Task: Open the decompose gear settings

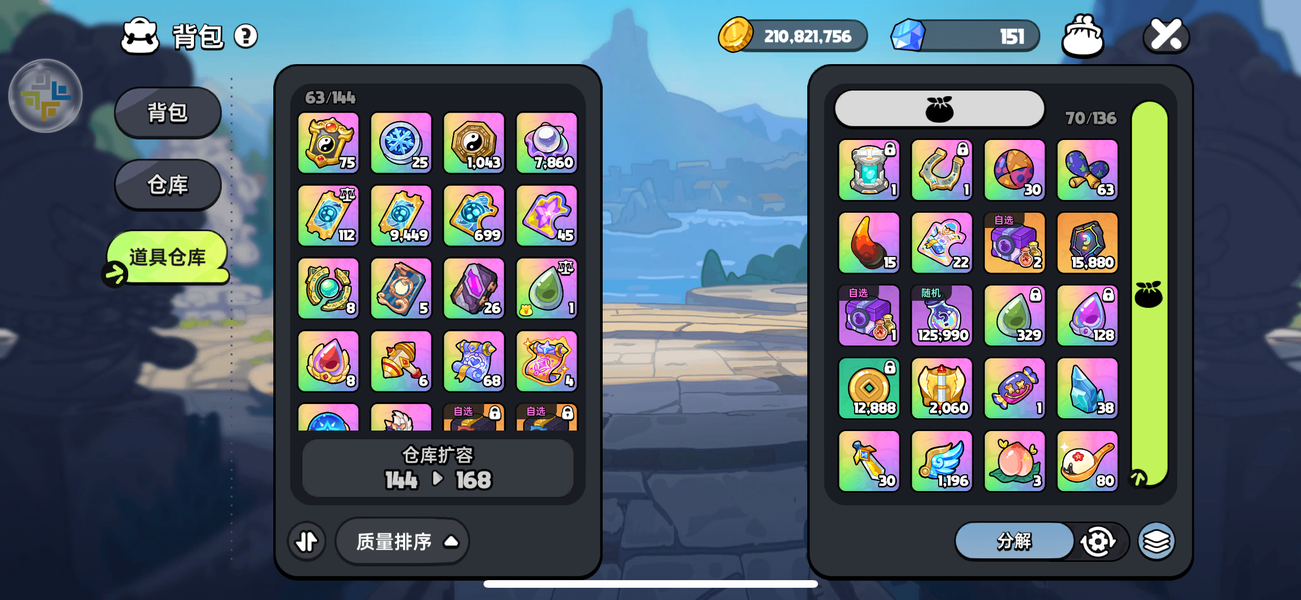Action: tap(1098, 541)
